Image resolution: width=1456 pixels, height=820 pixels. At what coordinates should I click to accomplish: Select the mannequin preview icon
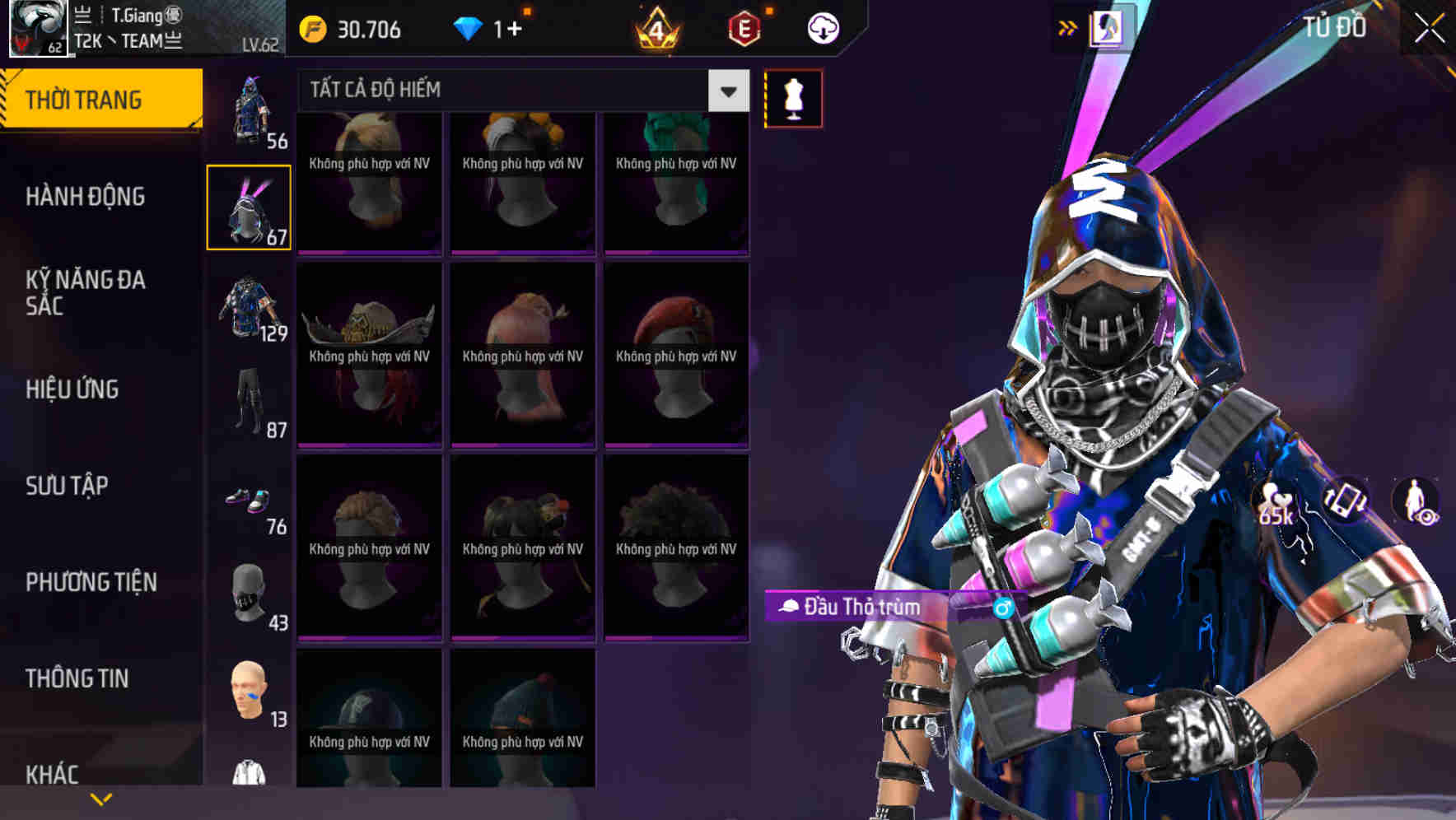coord(793,97)
